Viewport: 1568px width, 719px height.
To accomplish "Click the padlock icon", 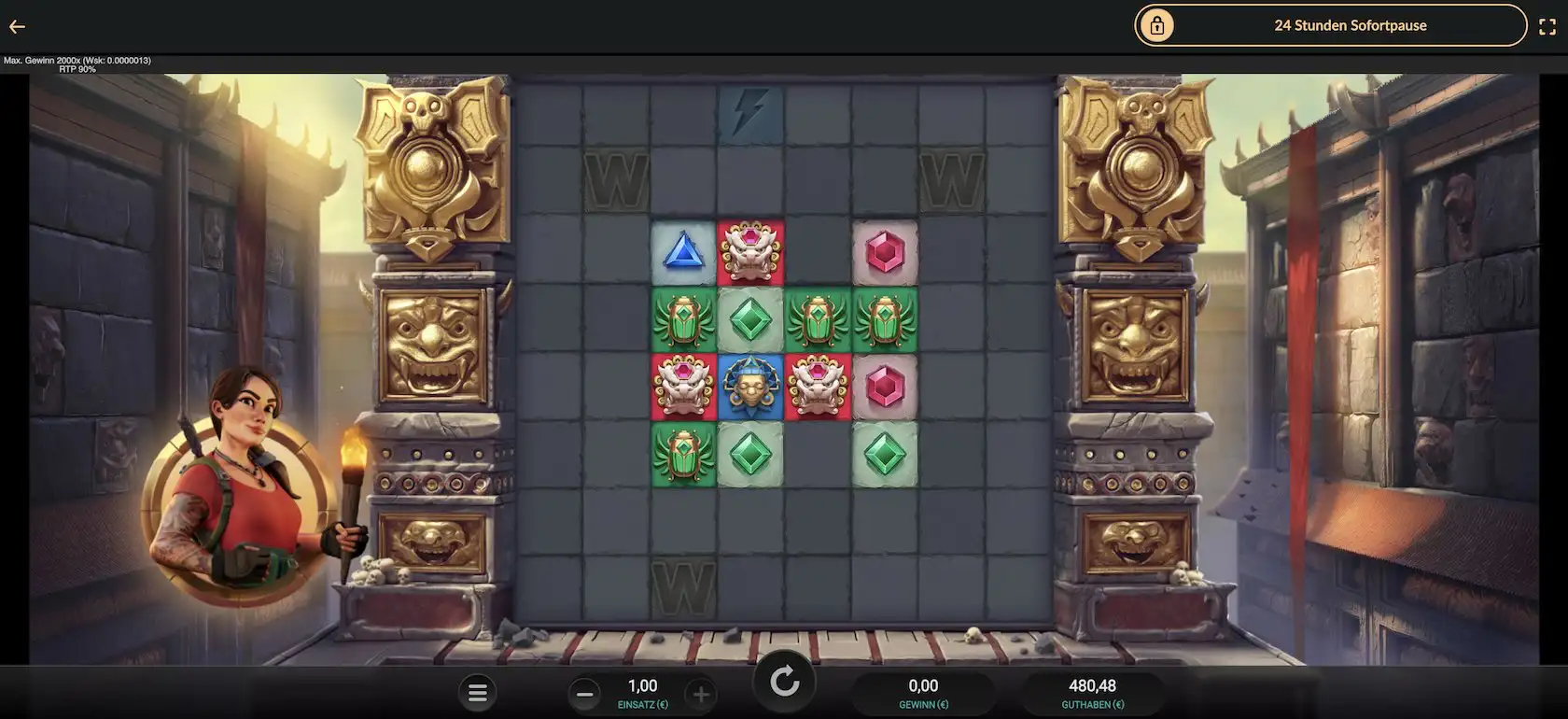I will pos(1159,25).
